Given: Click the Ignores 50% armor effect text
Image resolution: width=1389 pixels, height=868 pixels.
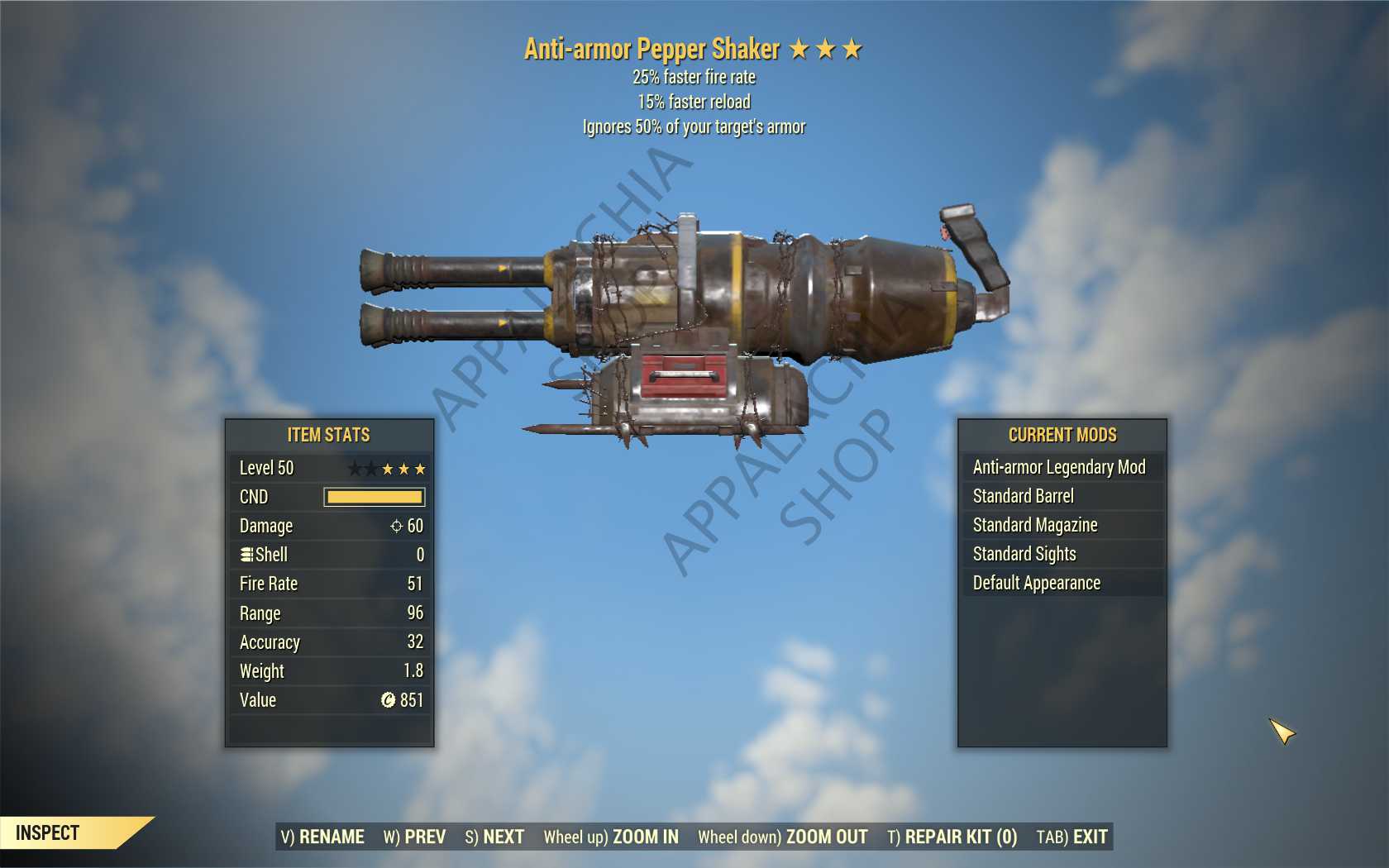Looking at the screenshot, I should (694, 127).
